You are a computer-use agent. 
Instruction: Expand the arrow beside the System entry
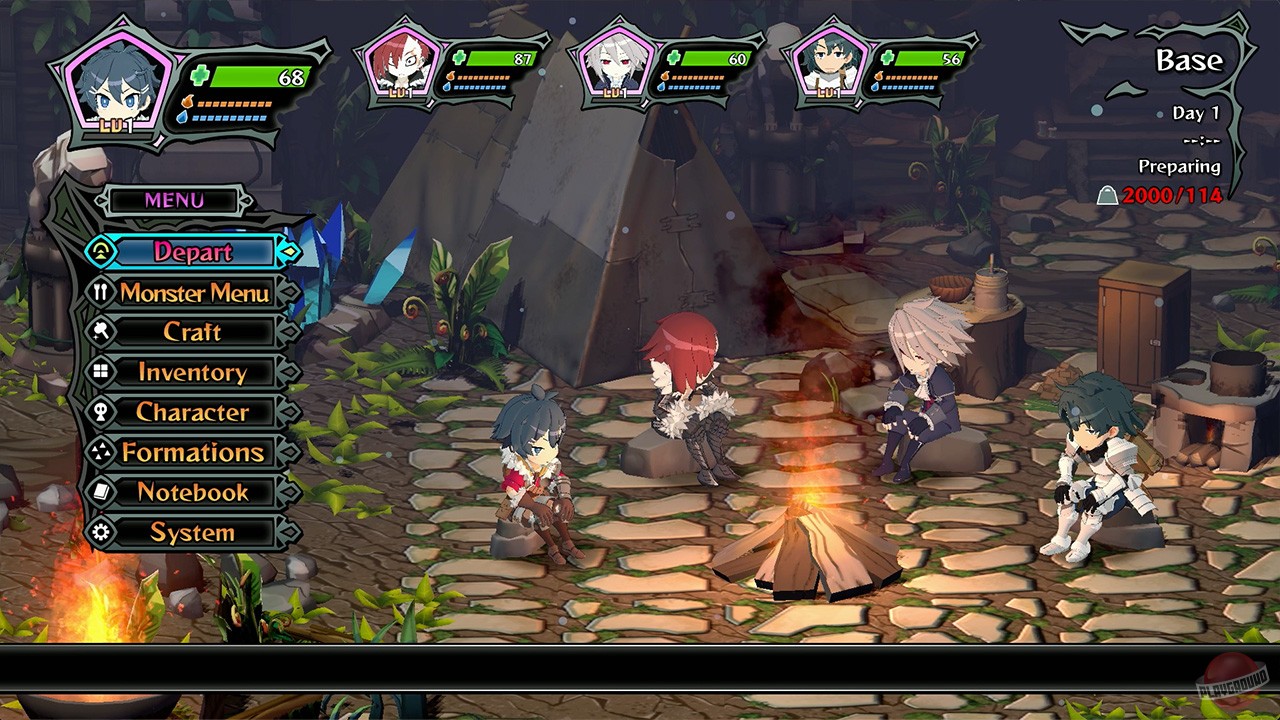click(289, 533)
